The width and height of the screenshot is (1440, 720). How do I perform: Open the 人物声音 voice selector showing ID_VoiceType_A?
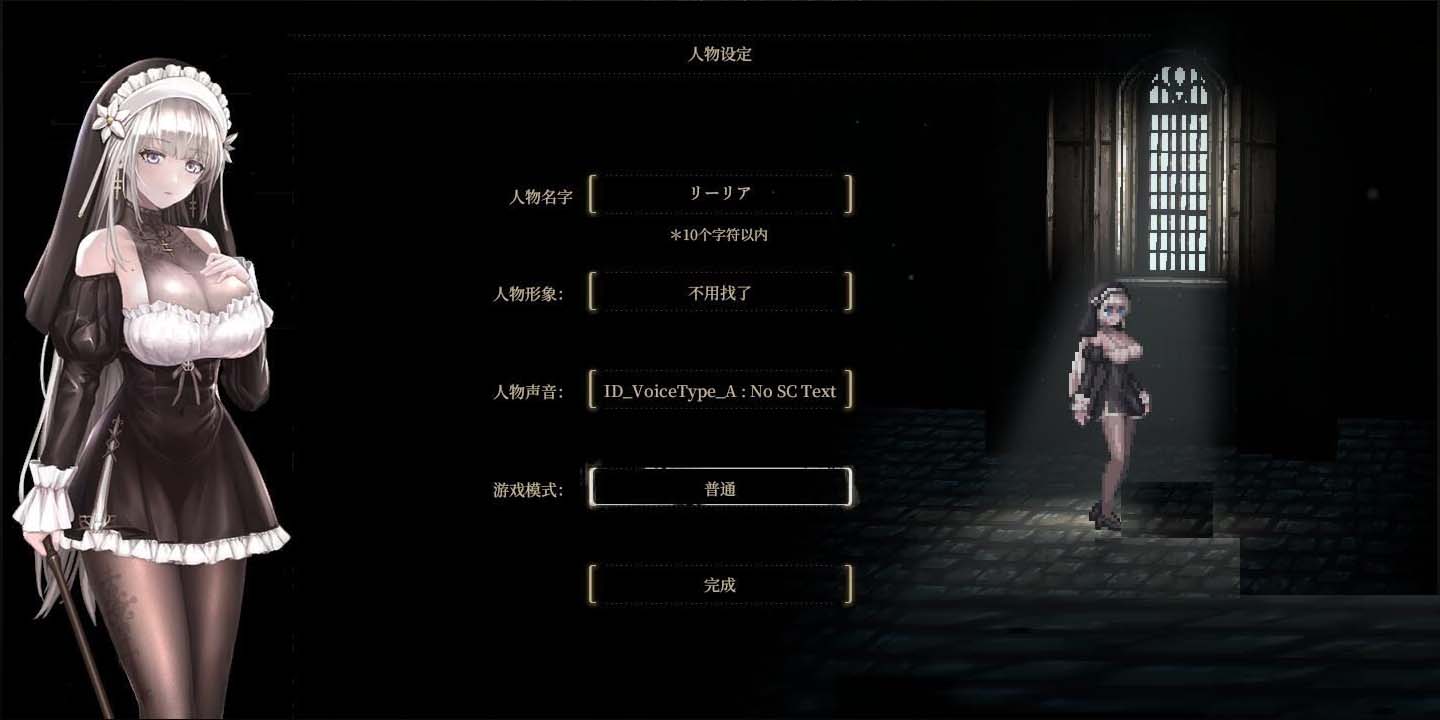click(719, 391)
